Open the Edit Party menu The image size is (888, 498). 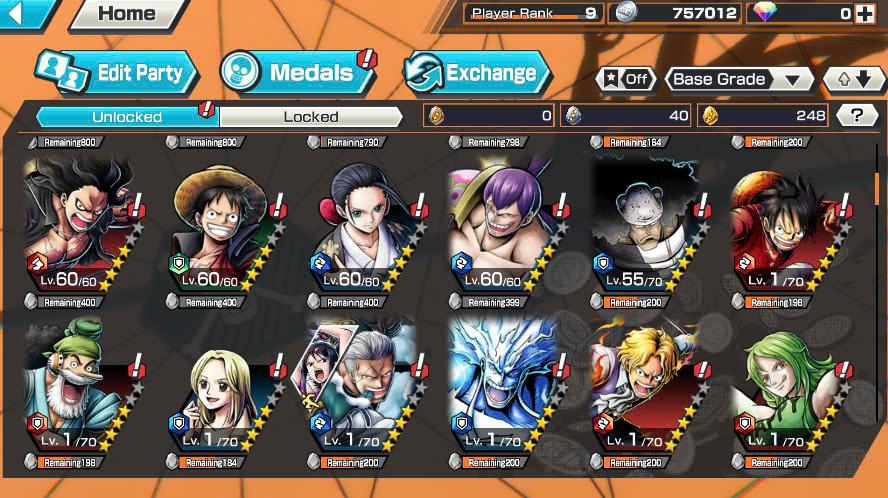point(118,72)
